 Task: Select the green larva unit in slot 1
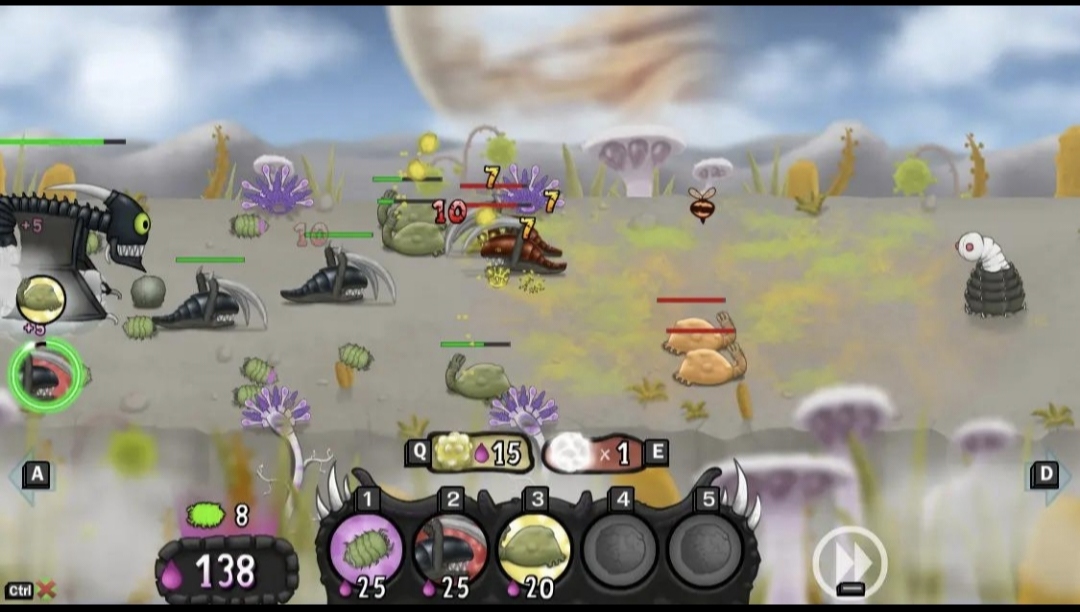365,549
